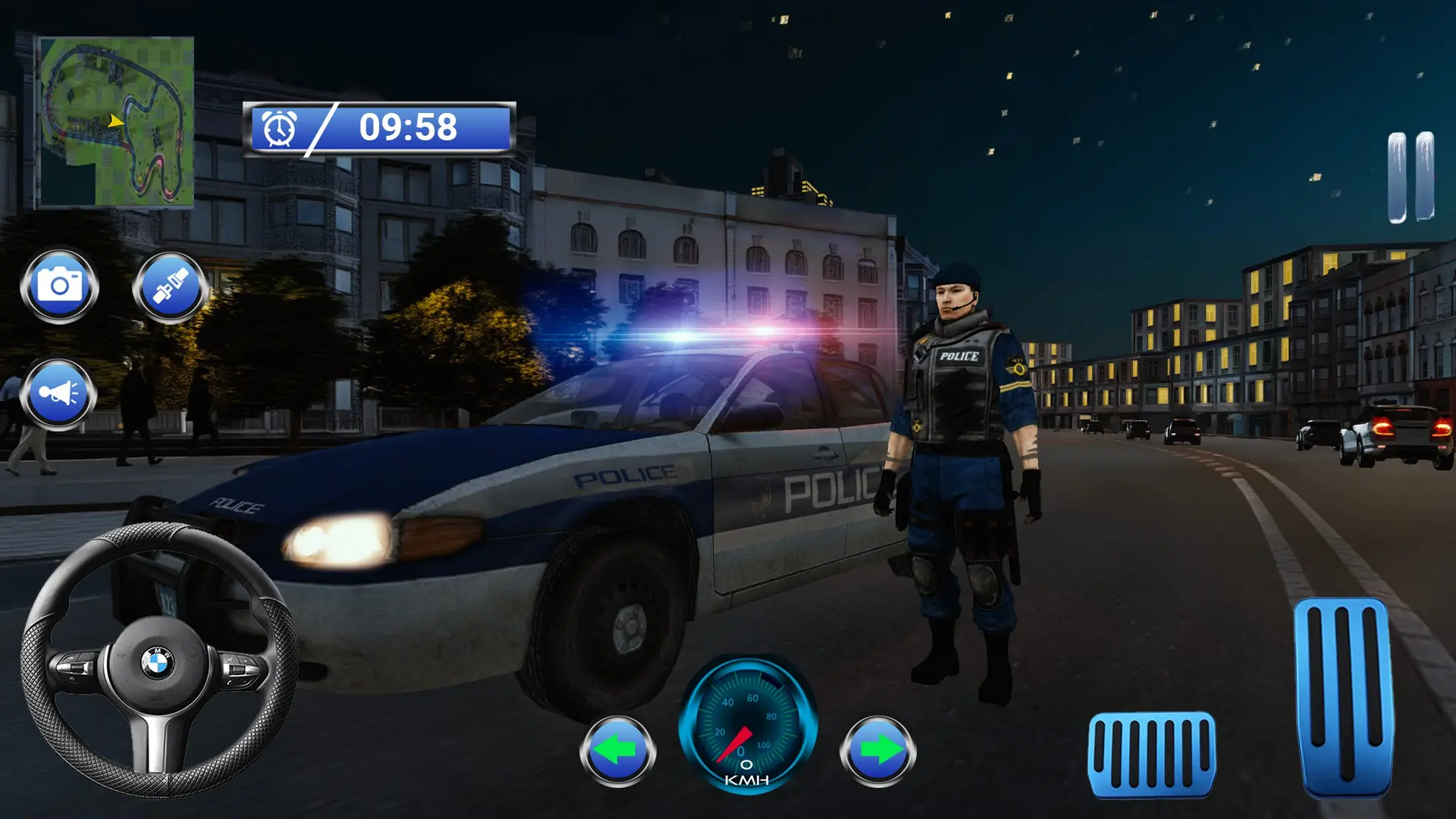Click the track minimap
This screenshot has width=1456, height=819.
[x=116, y=122]
